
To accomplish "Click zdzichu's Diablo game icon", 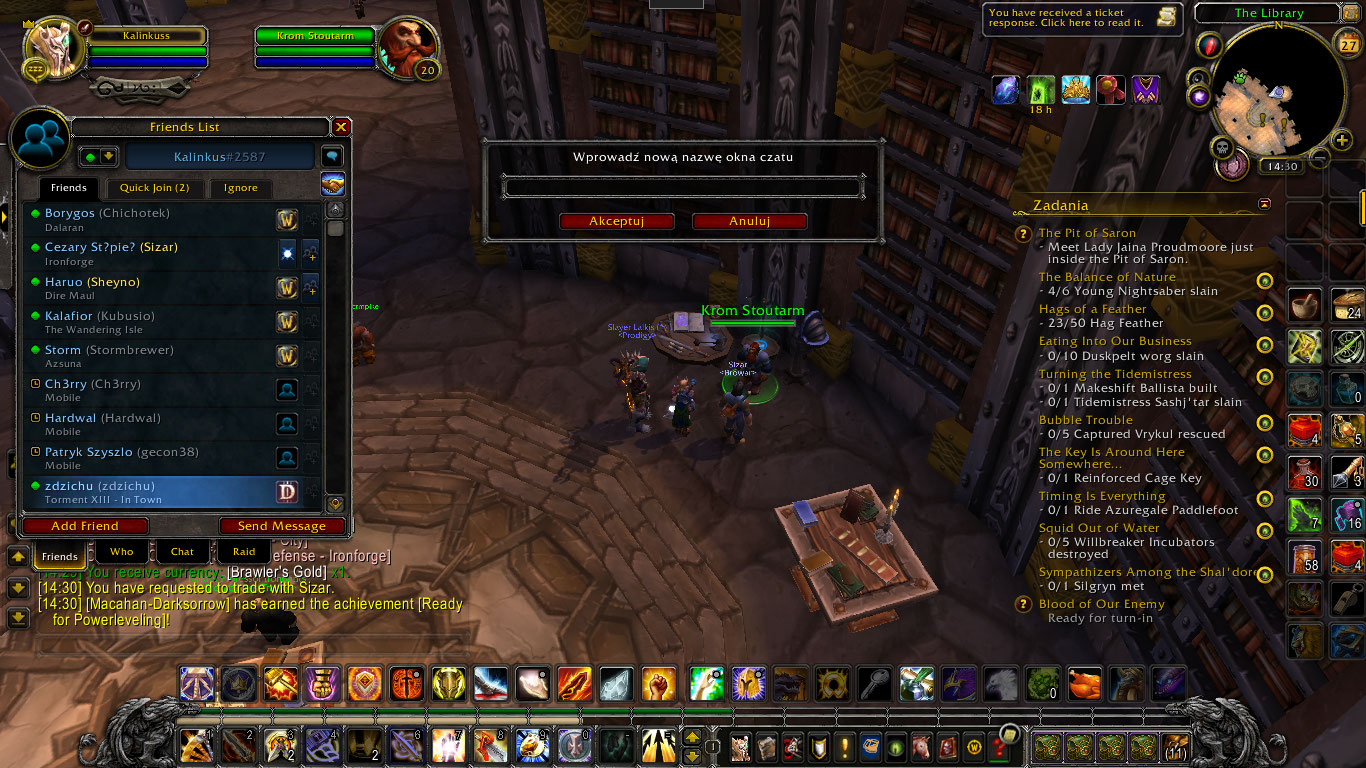I will coord(288,491).
